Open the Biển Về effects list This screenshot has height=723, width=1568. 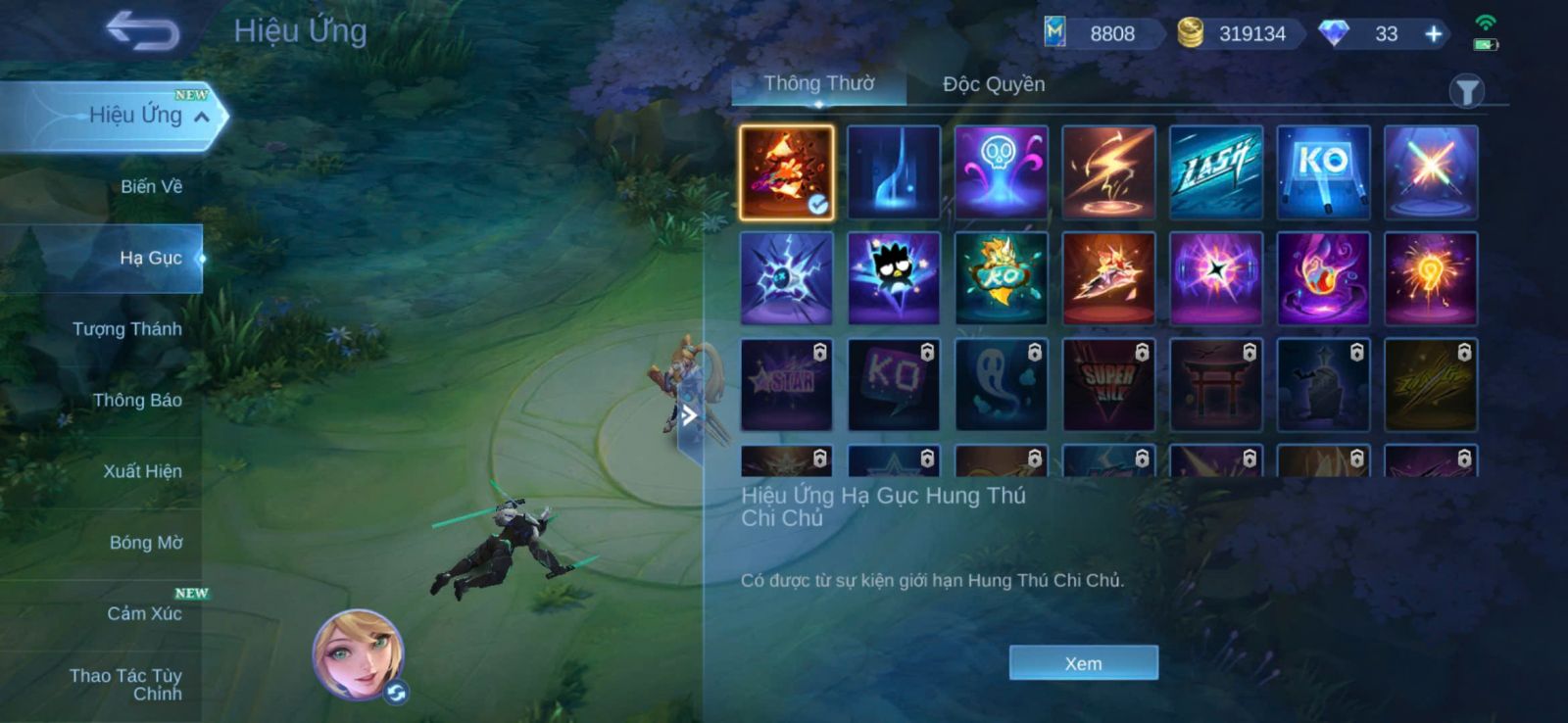(x=151, y=186)
